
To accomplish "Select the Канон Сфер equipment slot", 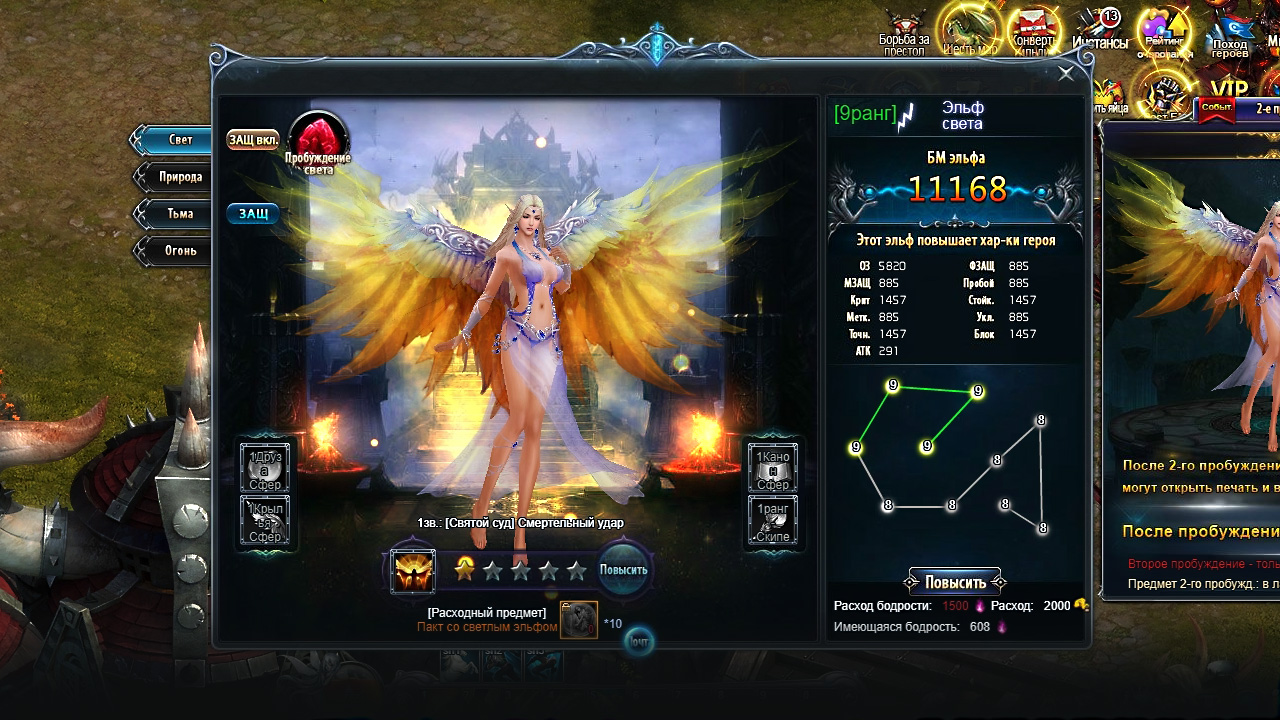I will click(773, 468).
